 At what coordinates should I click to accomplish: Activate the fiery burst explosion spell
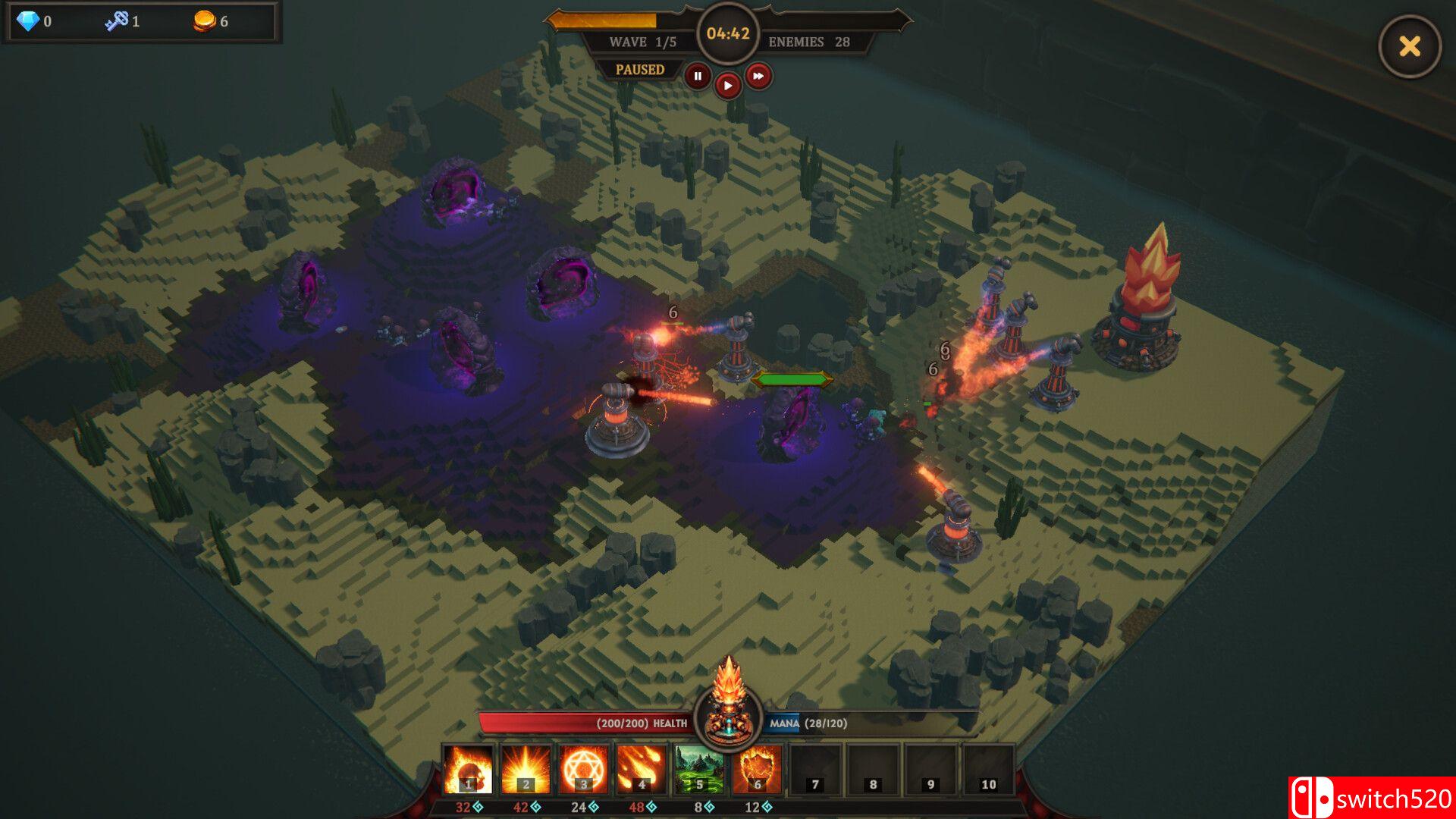[x=526, y=769]
